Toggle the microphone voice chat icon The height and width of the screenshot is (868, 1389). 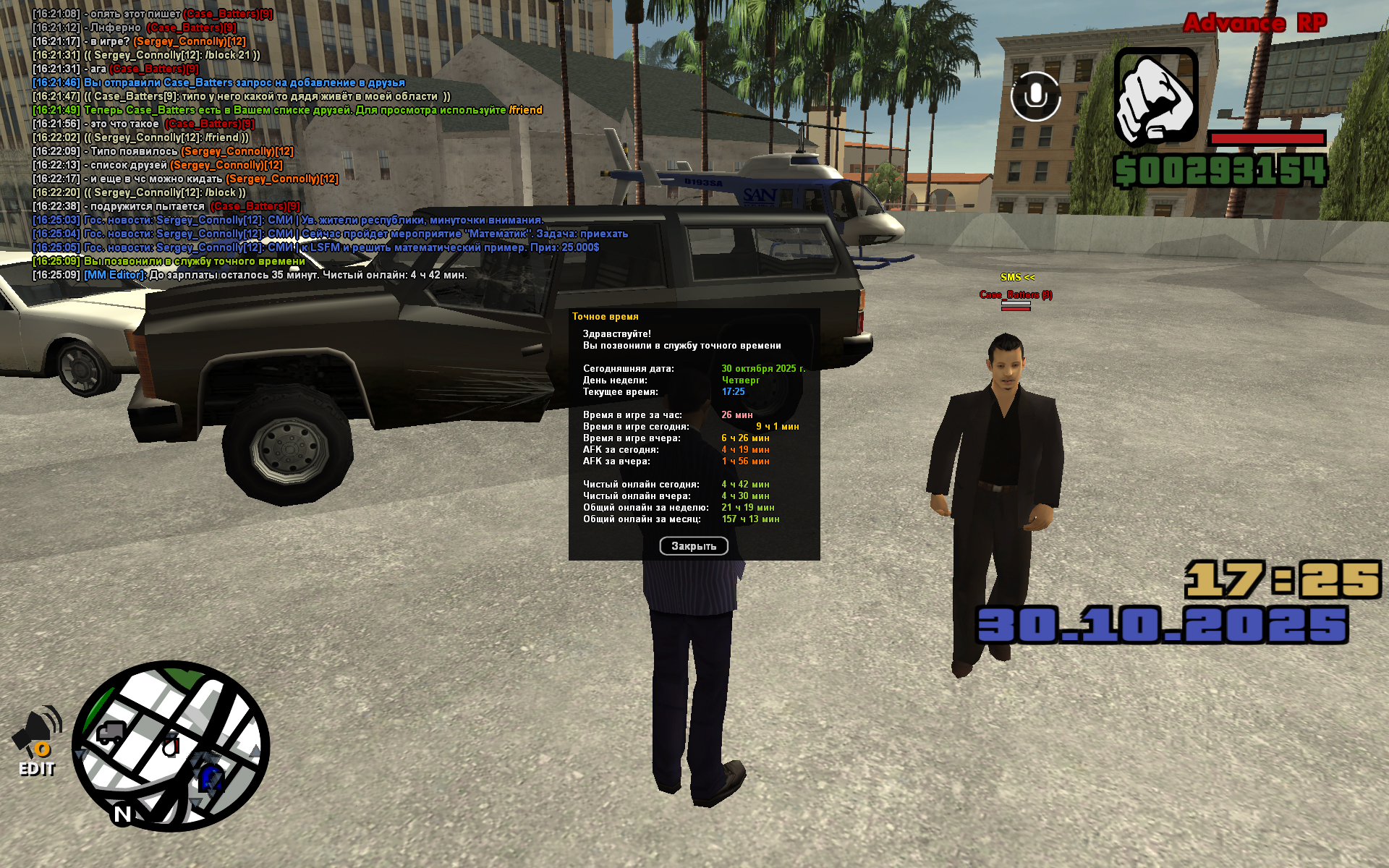(x=1035, y=96)
